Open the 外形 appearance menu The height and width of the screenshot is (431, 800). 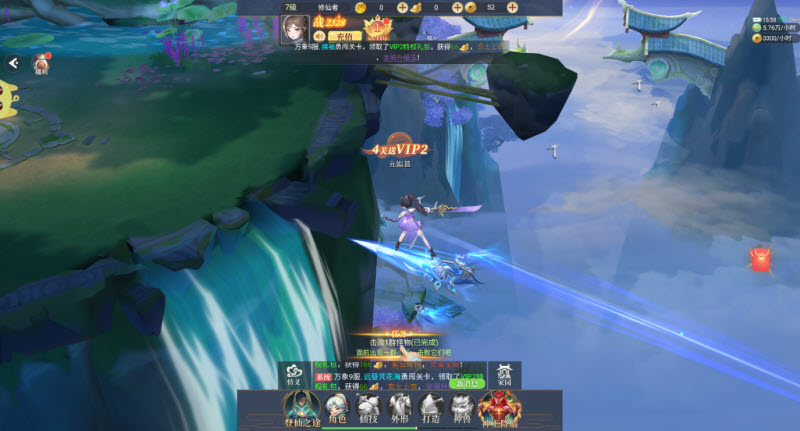click(x=400, y=408)
